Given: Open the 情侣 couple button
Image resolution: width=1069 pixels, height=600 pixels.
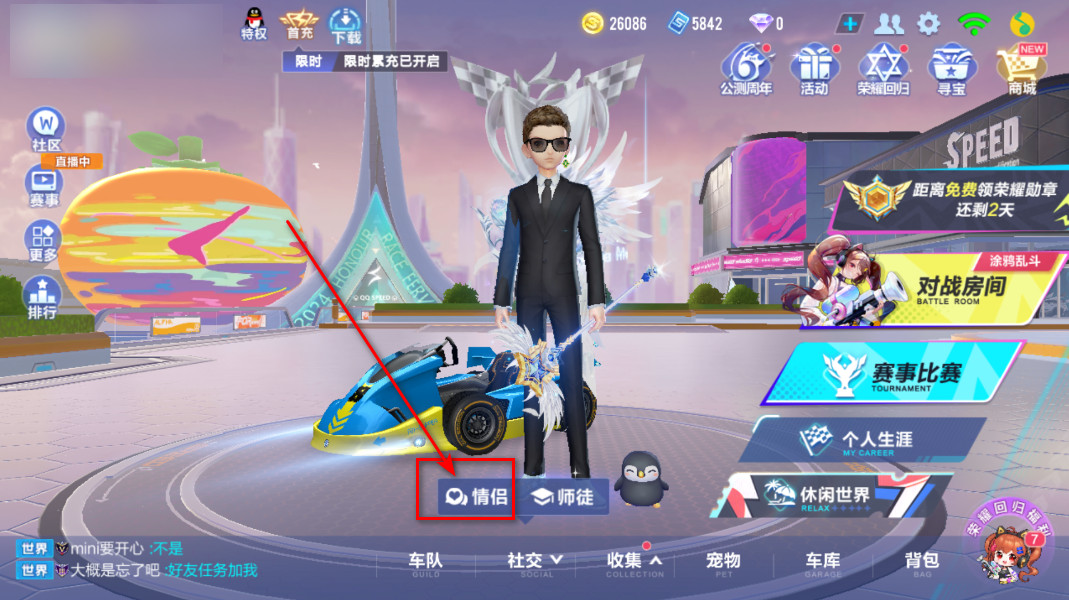Looking at the screenshot, I should pyautogui.click(x=476, y=496).
